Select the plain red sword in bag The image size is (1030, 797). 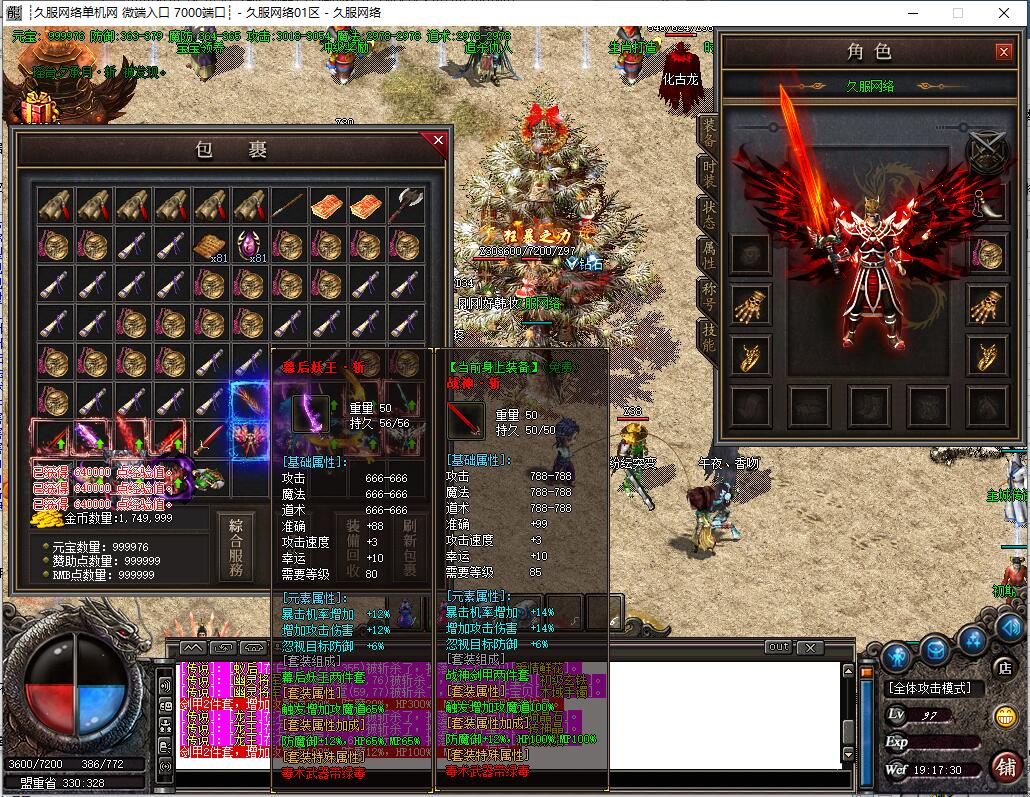(x=211, y=438)
